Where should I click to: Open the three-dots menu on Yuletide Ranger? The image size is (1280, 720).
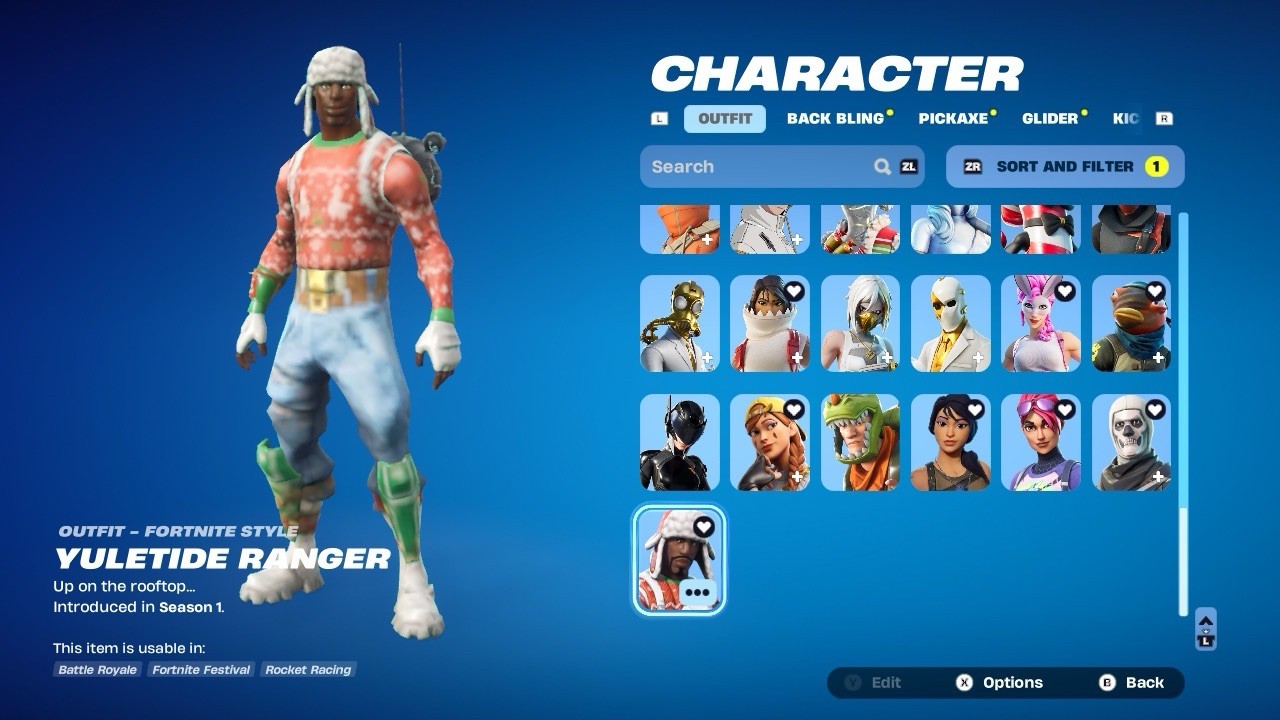(x=697, y=592)
